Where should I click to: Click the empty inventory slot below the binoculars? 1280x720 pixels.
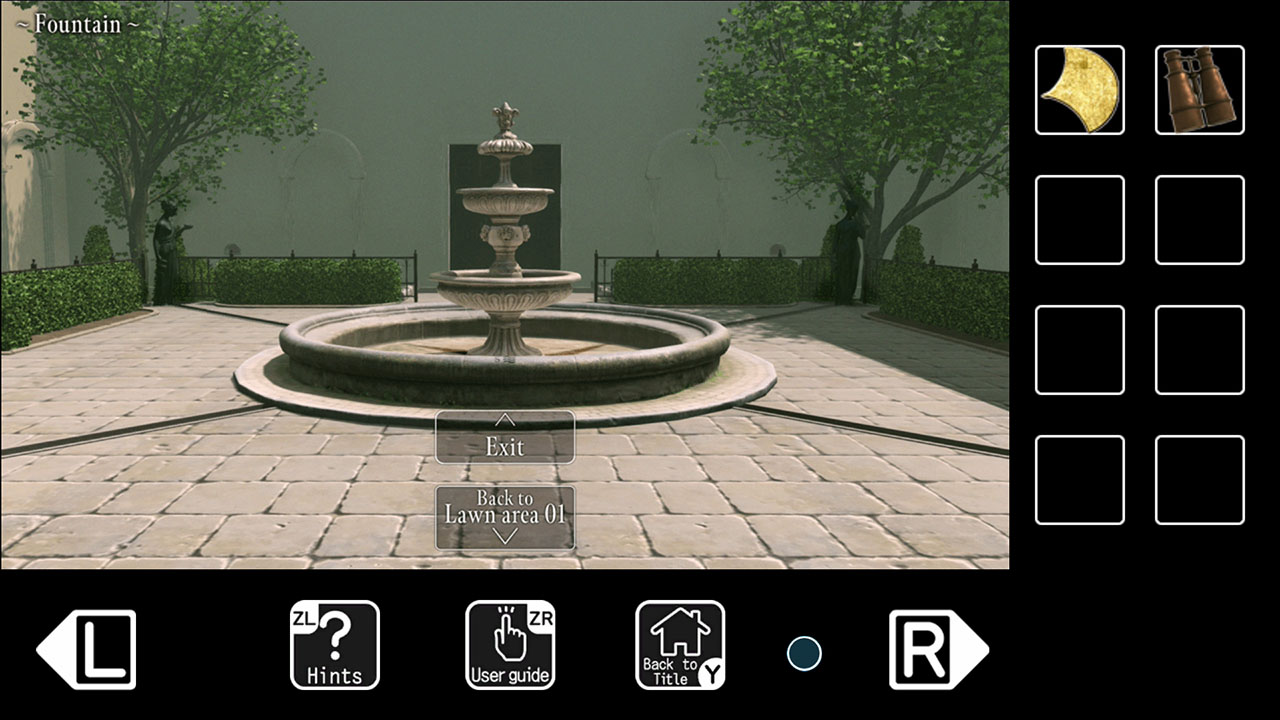1199,219
